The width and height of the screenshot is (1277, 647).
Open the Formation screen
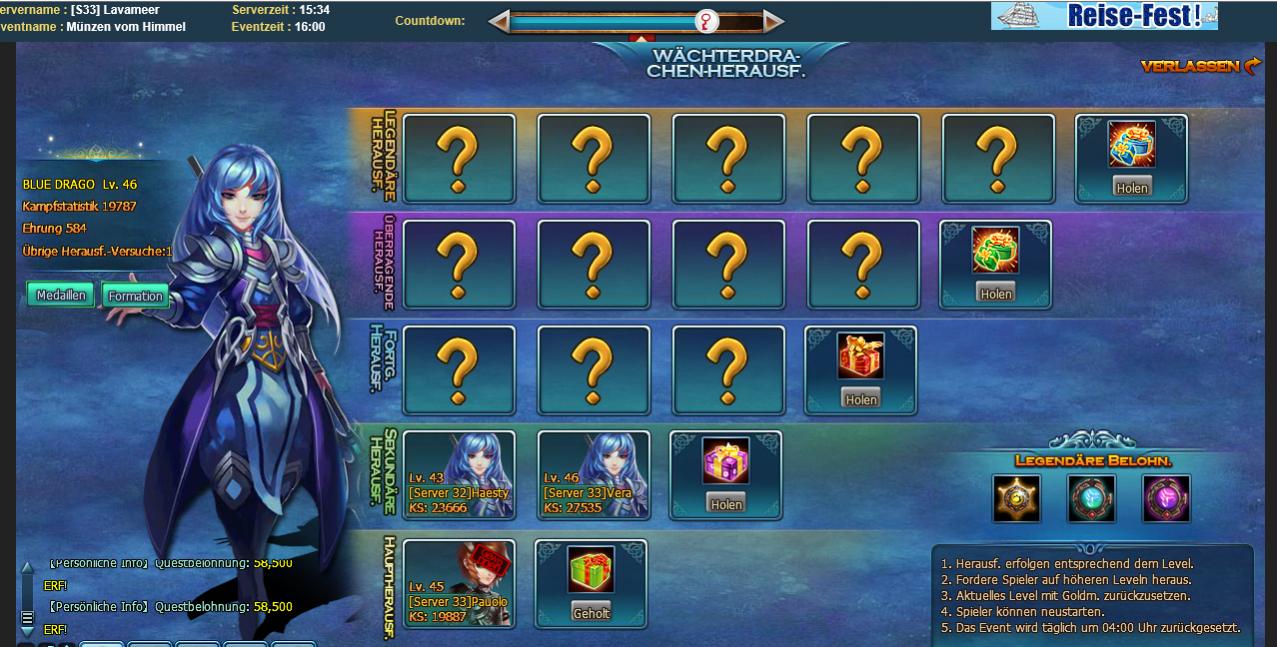135,296
